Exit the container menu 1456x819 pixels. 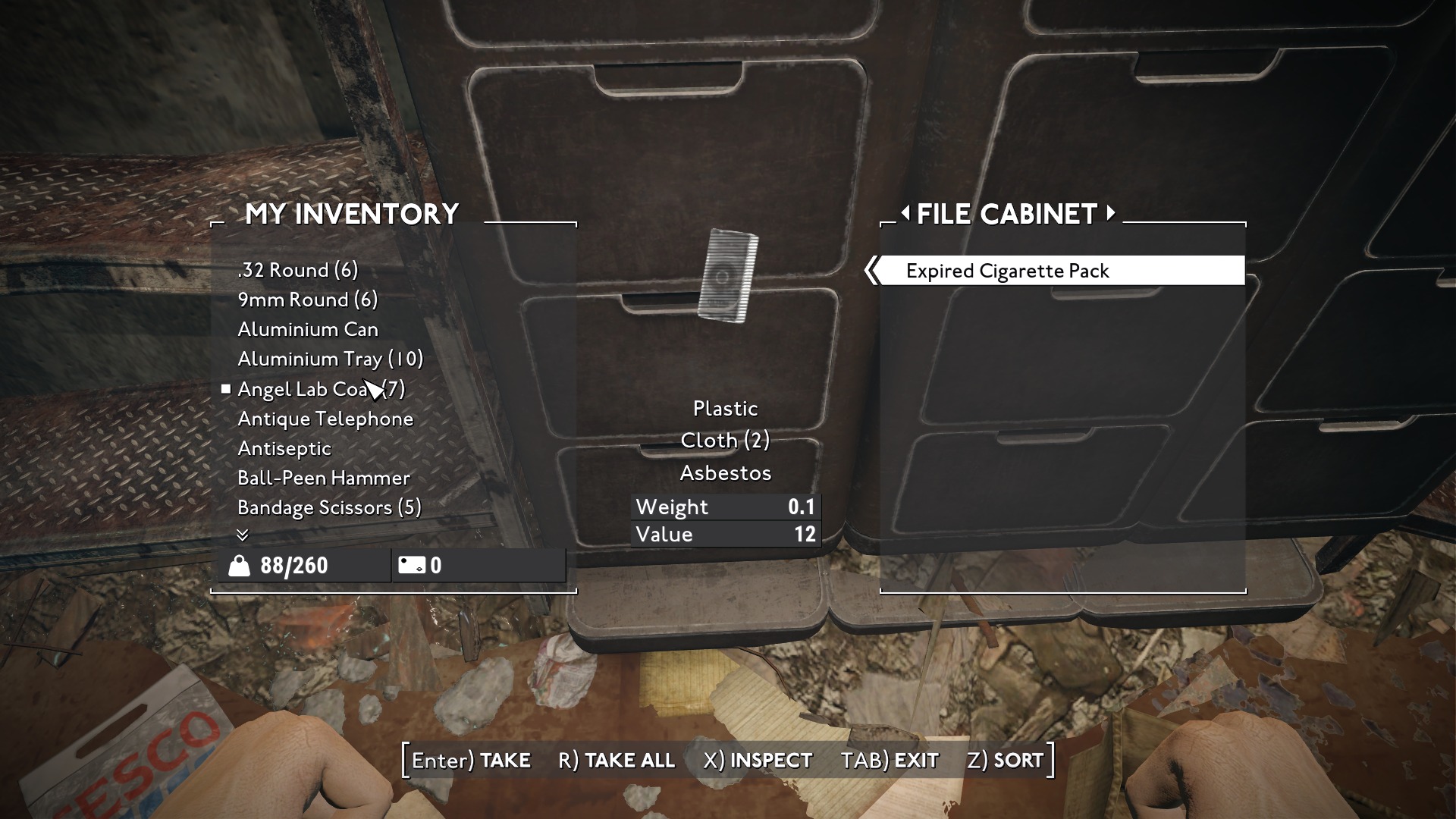click(890, 760)
